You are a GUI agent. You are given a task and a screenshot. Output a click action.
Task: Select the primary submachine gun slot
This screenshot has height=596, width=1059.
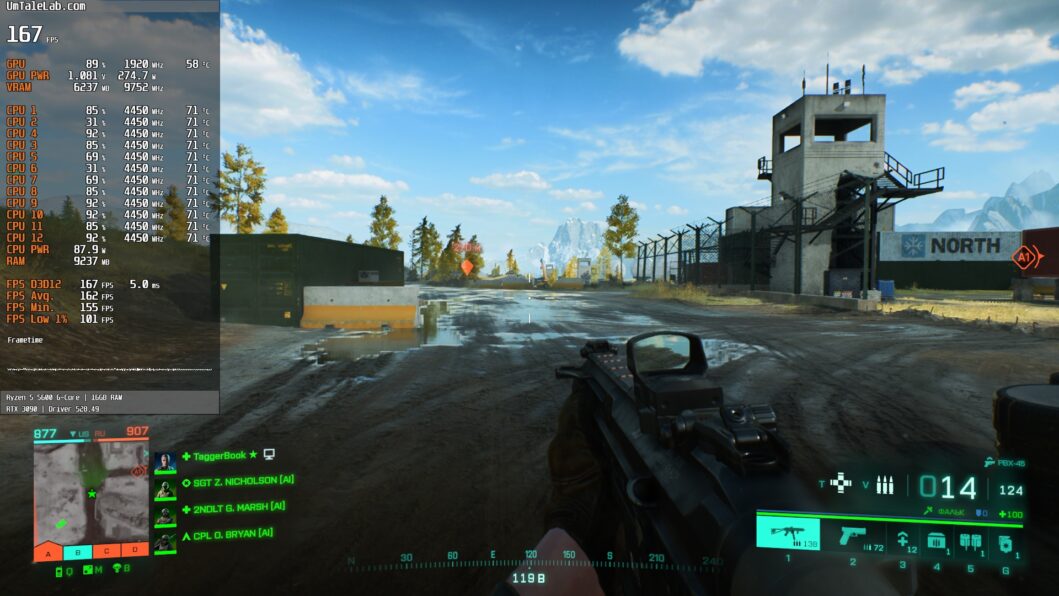click(788, 533)
